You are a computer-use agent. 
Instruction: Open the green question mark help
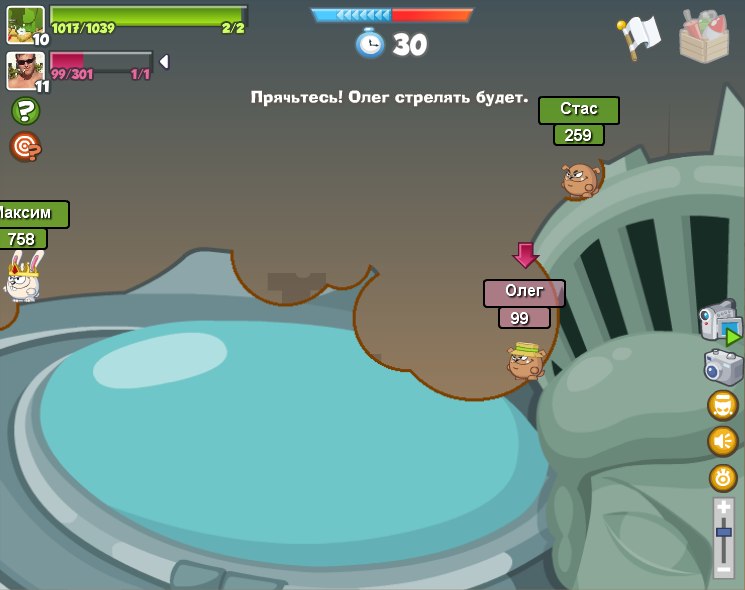click(x=25, y=111)
